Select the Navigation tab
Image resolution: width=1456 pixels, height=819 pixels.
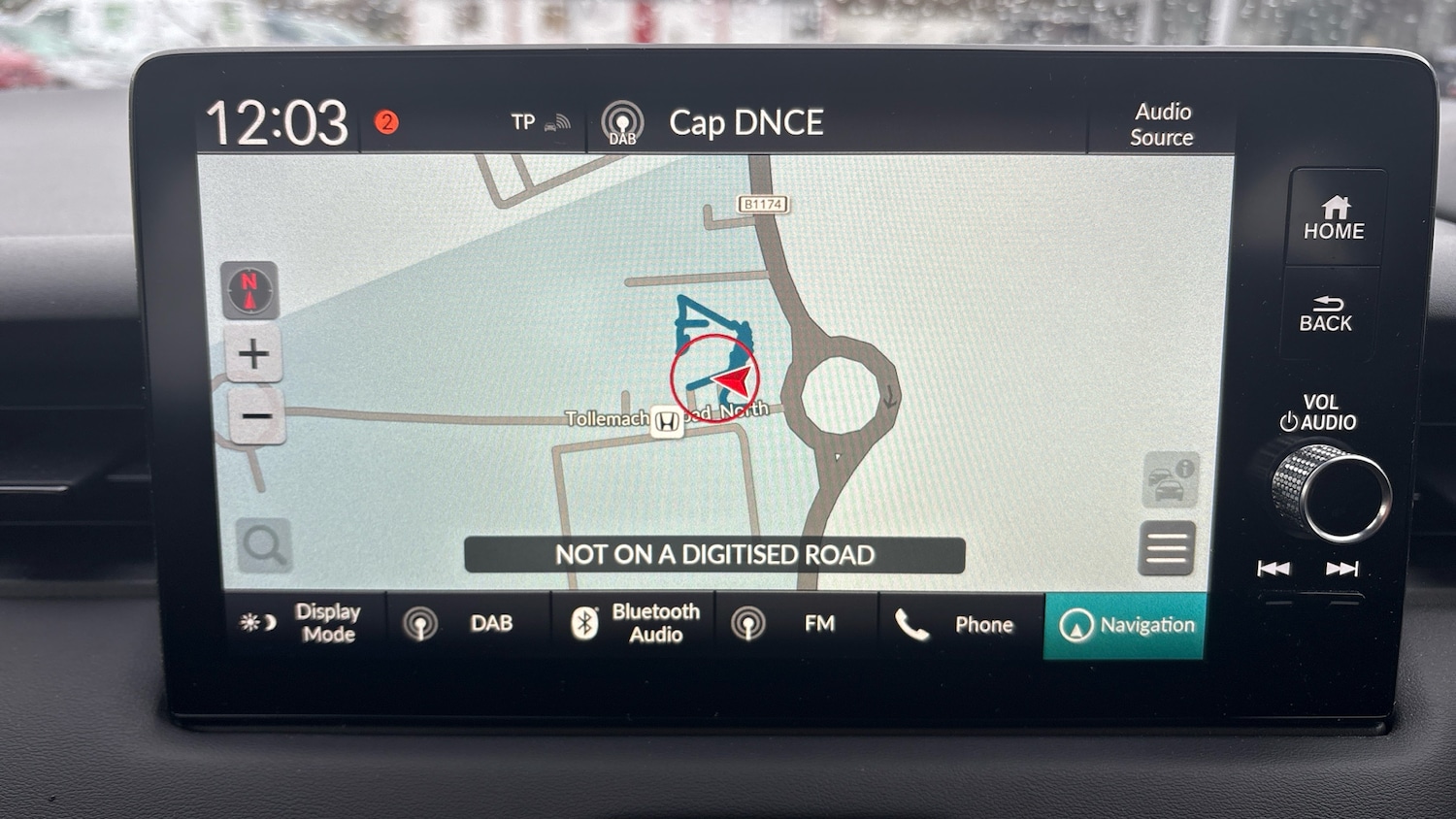point(1124,625)
